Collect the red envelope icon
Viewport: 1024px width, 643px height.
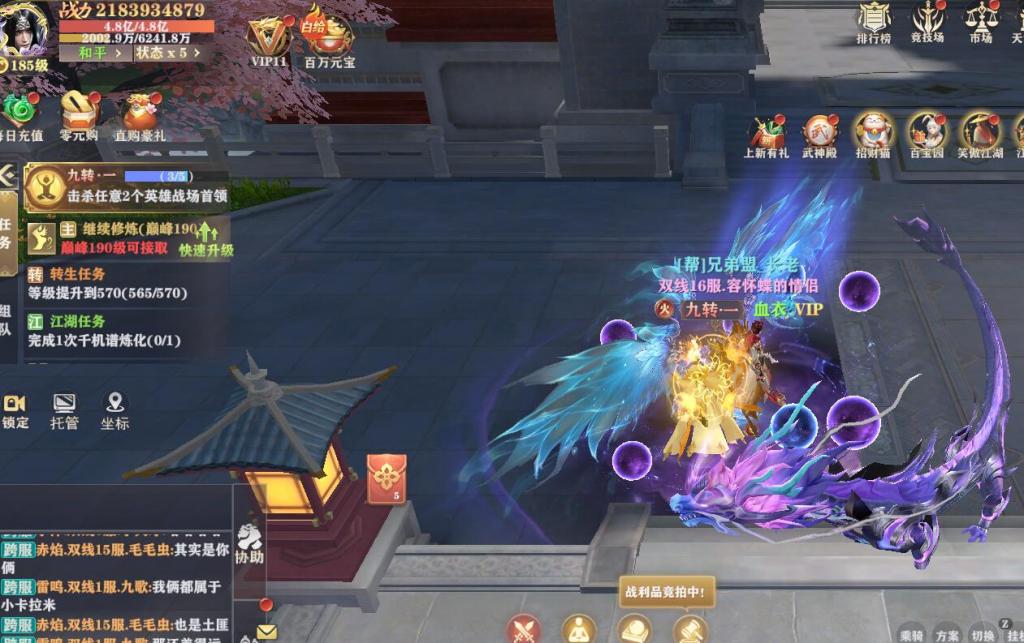click(386, 478)
